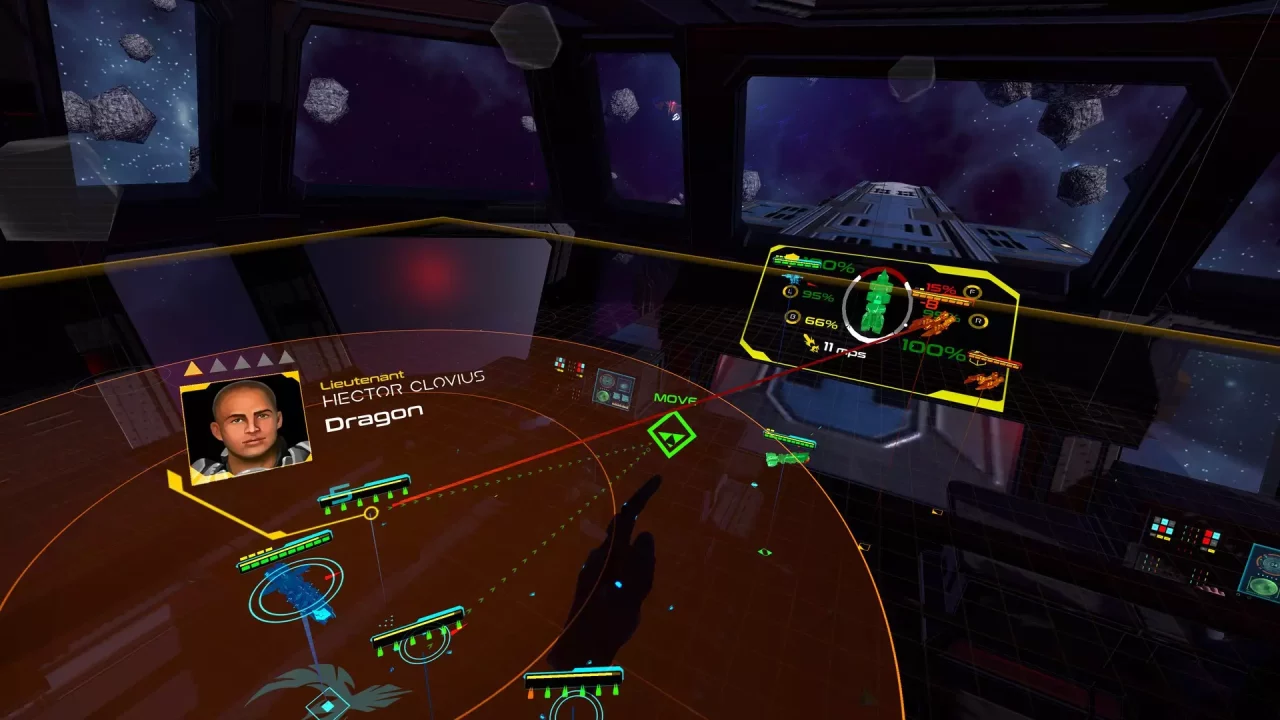Click the small blue fighter icon on the status panel
This screenshot has width=1280, height=720.
tap(792, 278)
